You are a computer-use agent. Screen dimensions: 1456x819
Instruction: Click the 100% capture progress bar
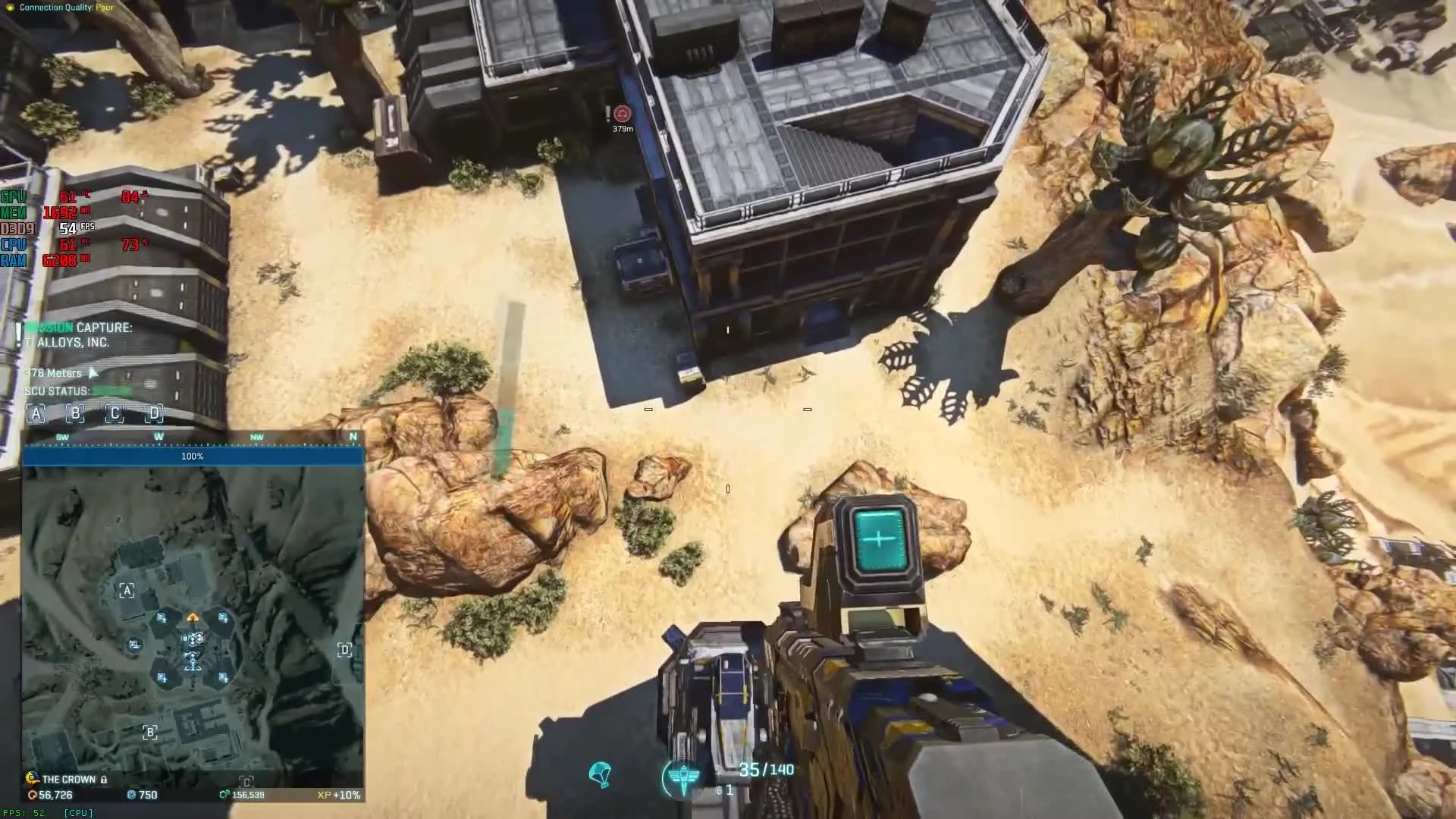(x=192, y=456)
